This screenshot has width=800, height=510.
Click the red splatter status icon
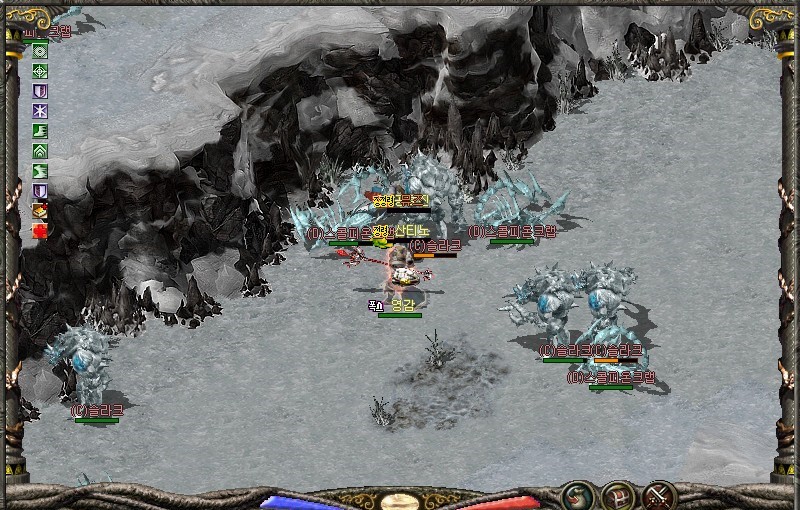click(40, 230)
